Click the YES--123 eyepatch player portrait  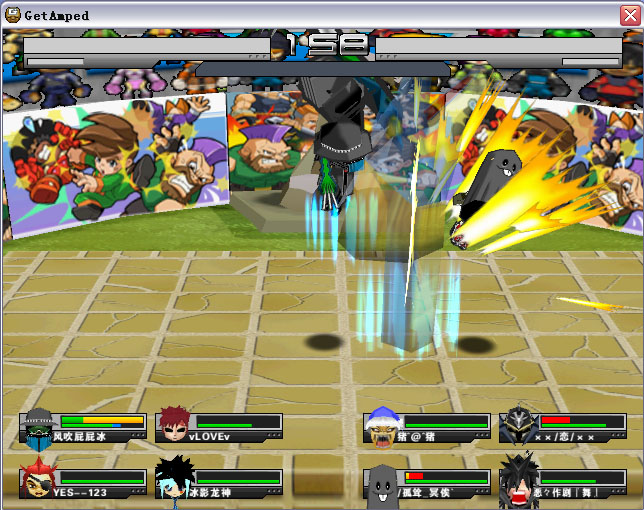36,479
